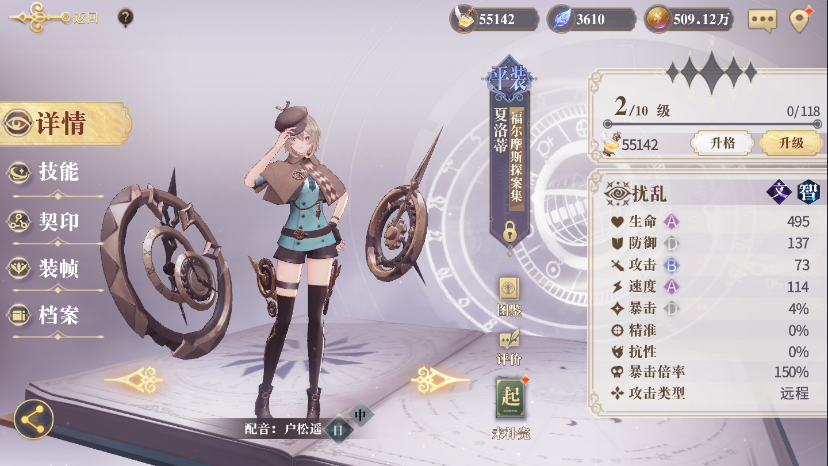Open the share button

coord(34,420)
